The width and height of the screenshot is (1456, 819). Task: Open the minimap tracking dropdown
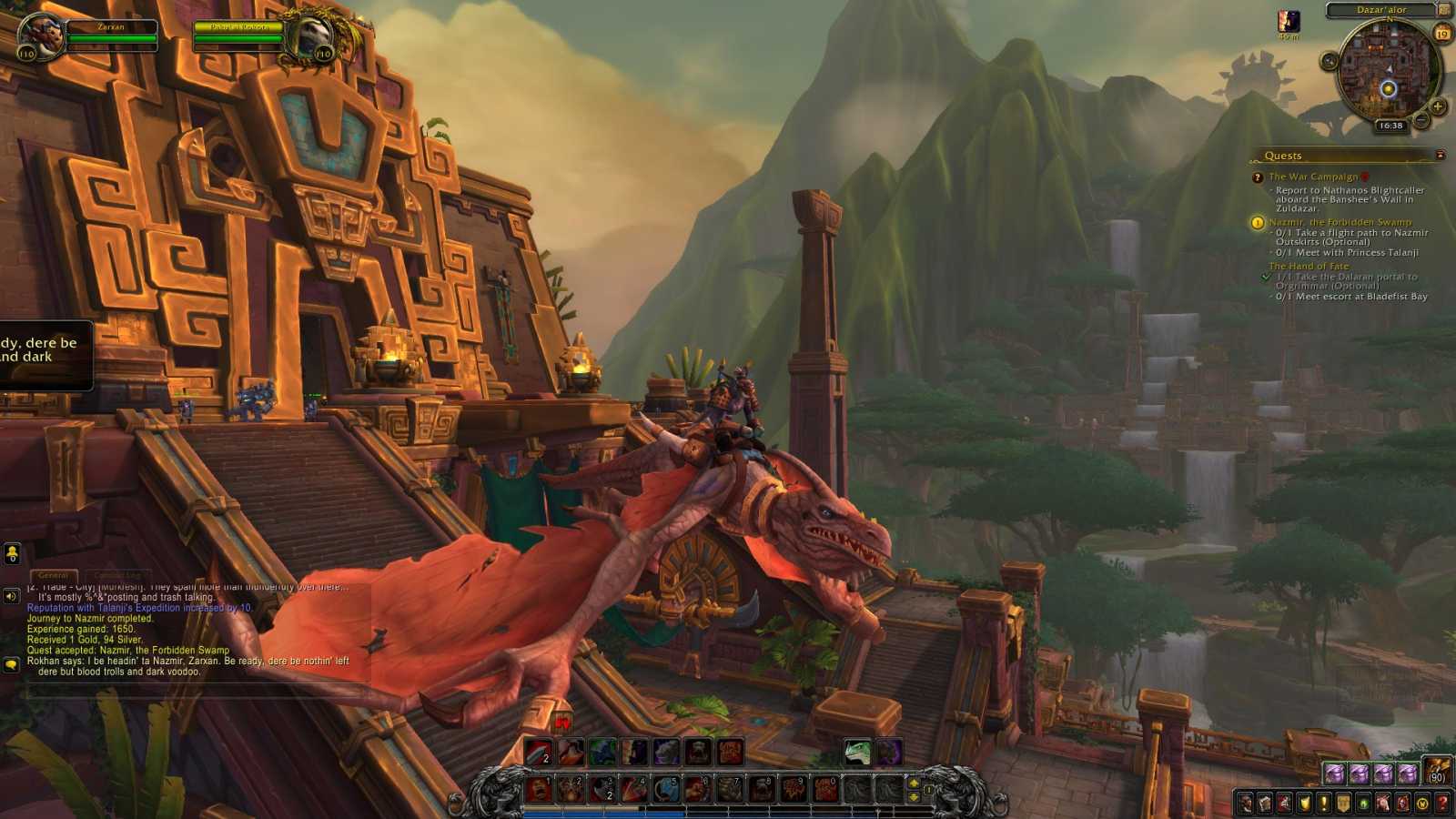tap(1328, 61)
